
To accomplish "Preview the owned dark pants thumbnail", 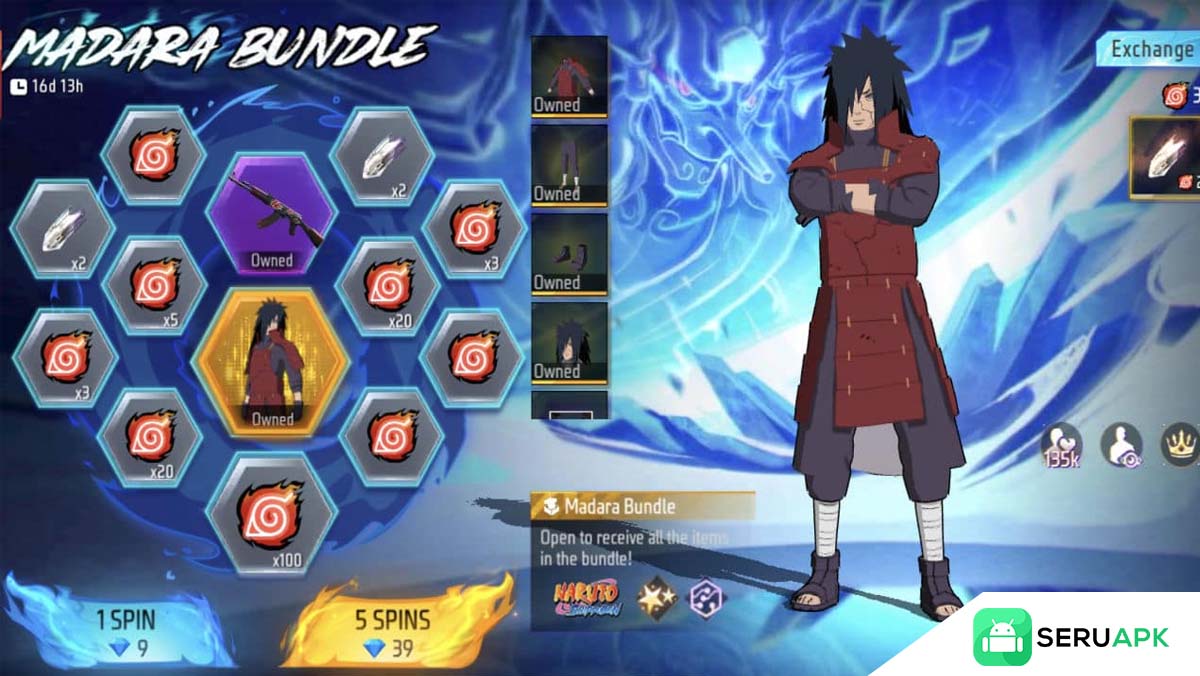I will [569, 164].
